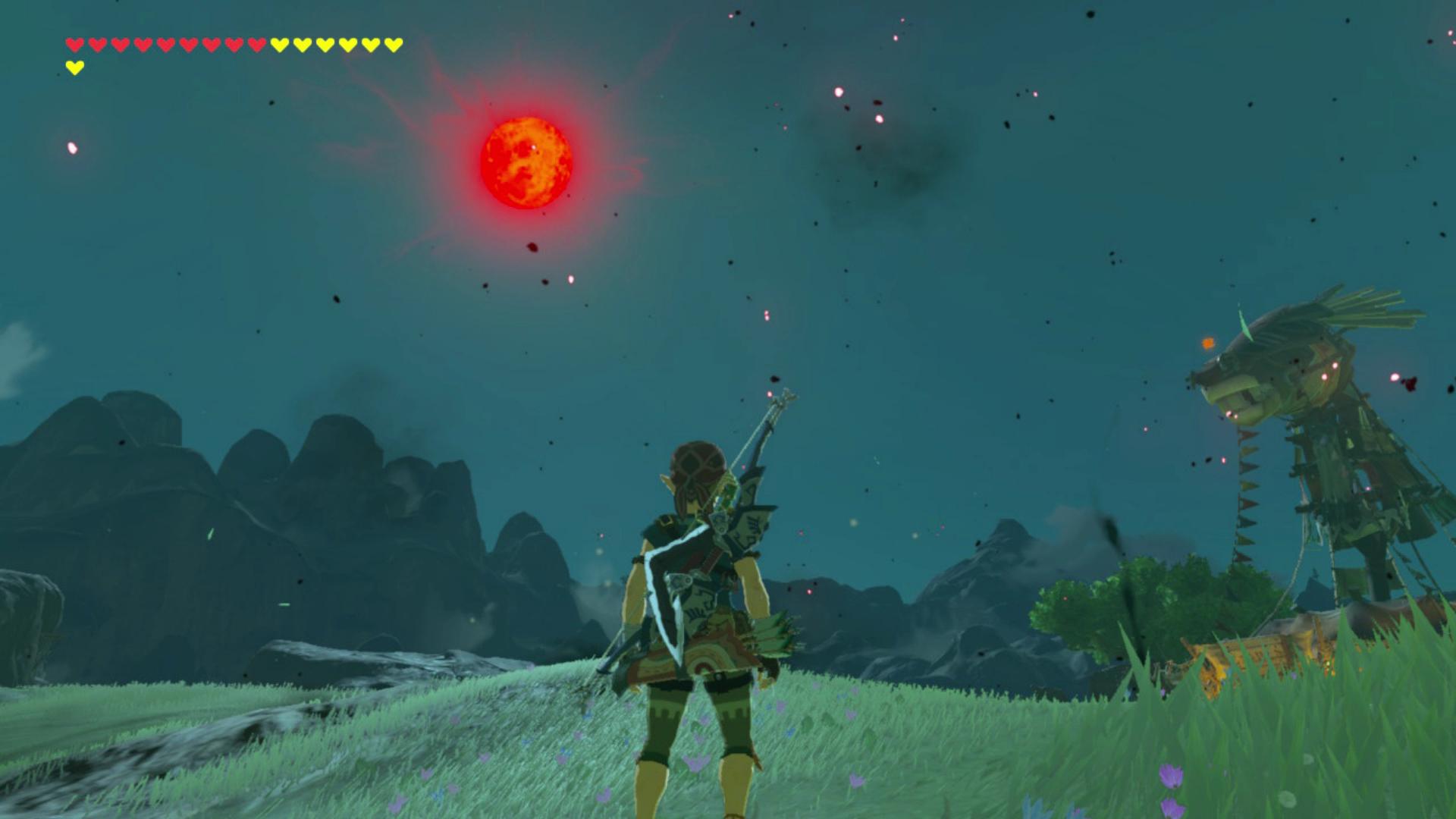1456x819 pixels.
Task: Click the third red heart icon
Action: pyautogui.click(x=121, y=45)
